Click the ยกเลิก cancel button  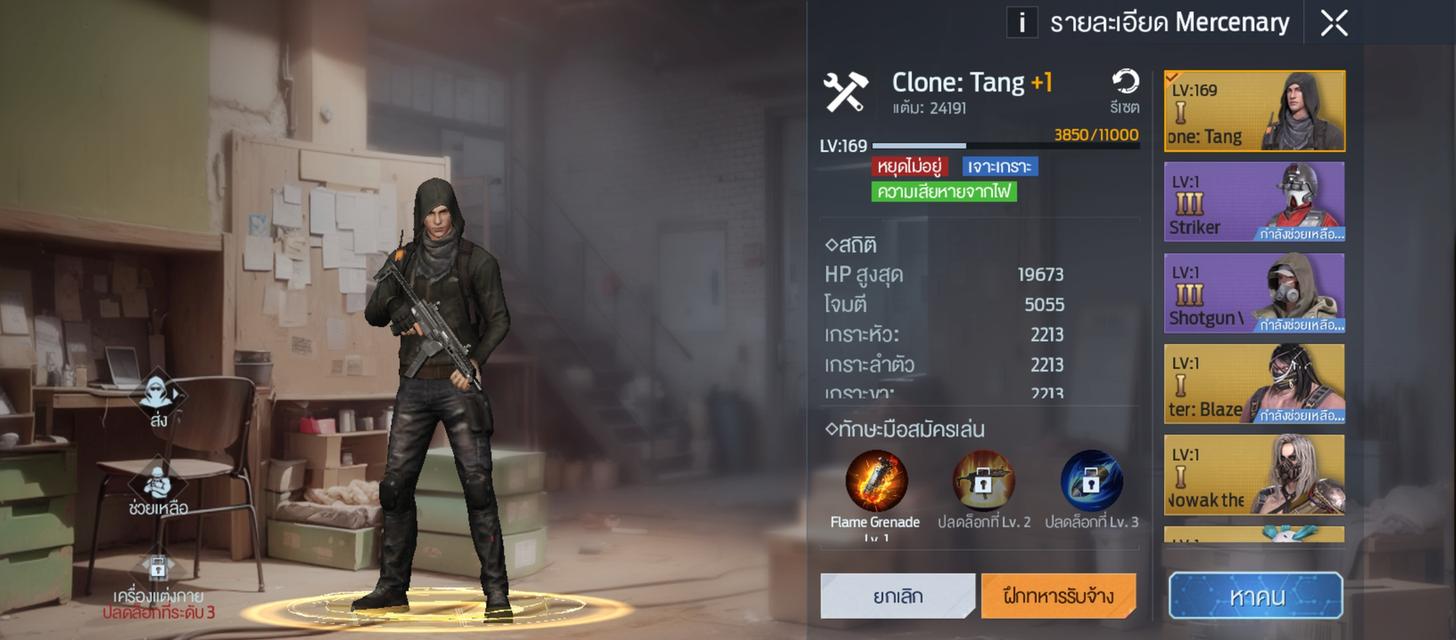(x=897, y=596)
